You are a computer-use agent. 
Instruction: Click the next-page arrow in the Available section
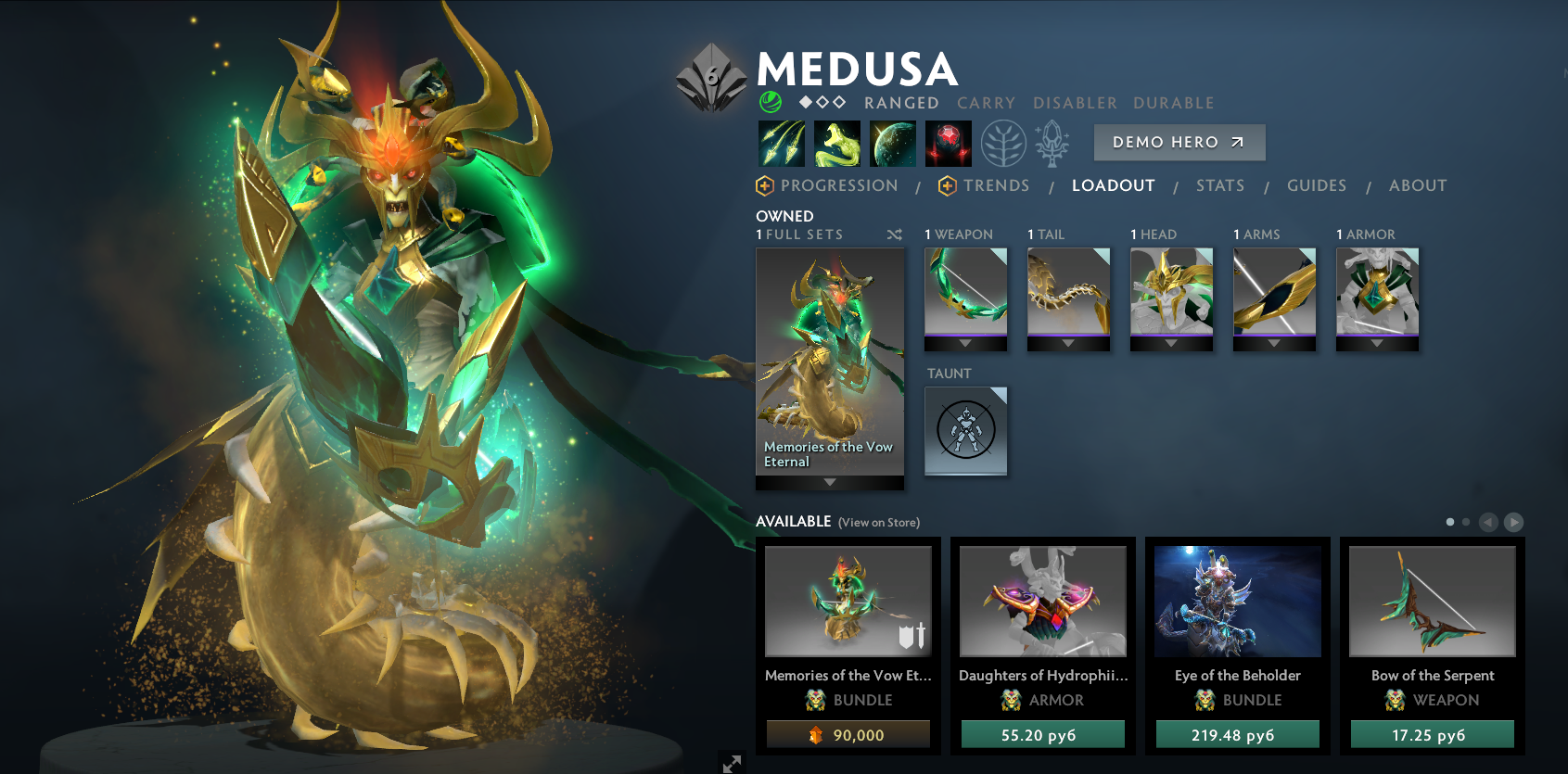[x=1512, y=522]
